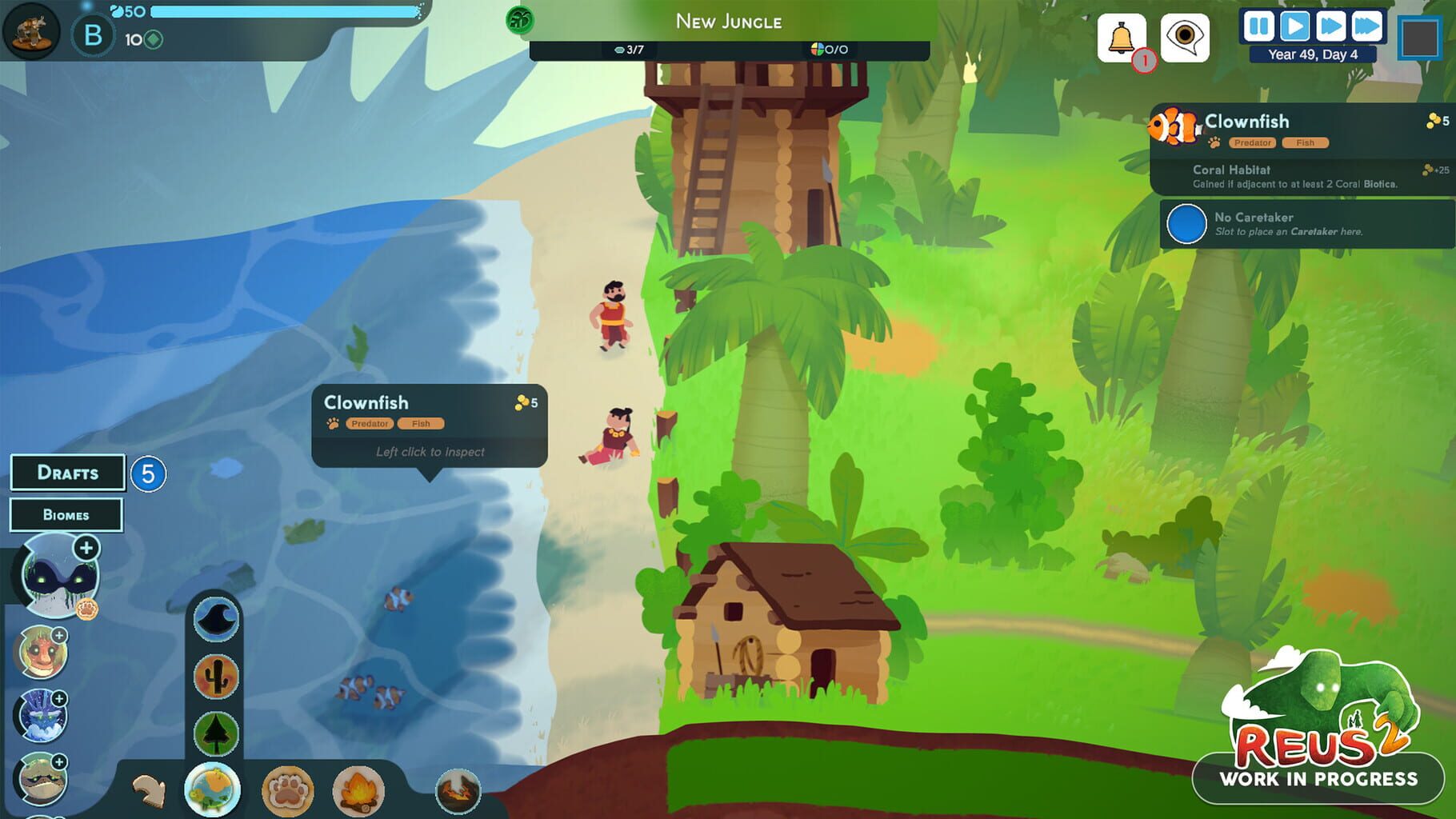Screen dimensions: 1456x819
Task: Select the planet overview icon in bottom toolbar
Action: tap(214, 789)
